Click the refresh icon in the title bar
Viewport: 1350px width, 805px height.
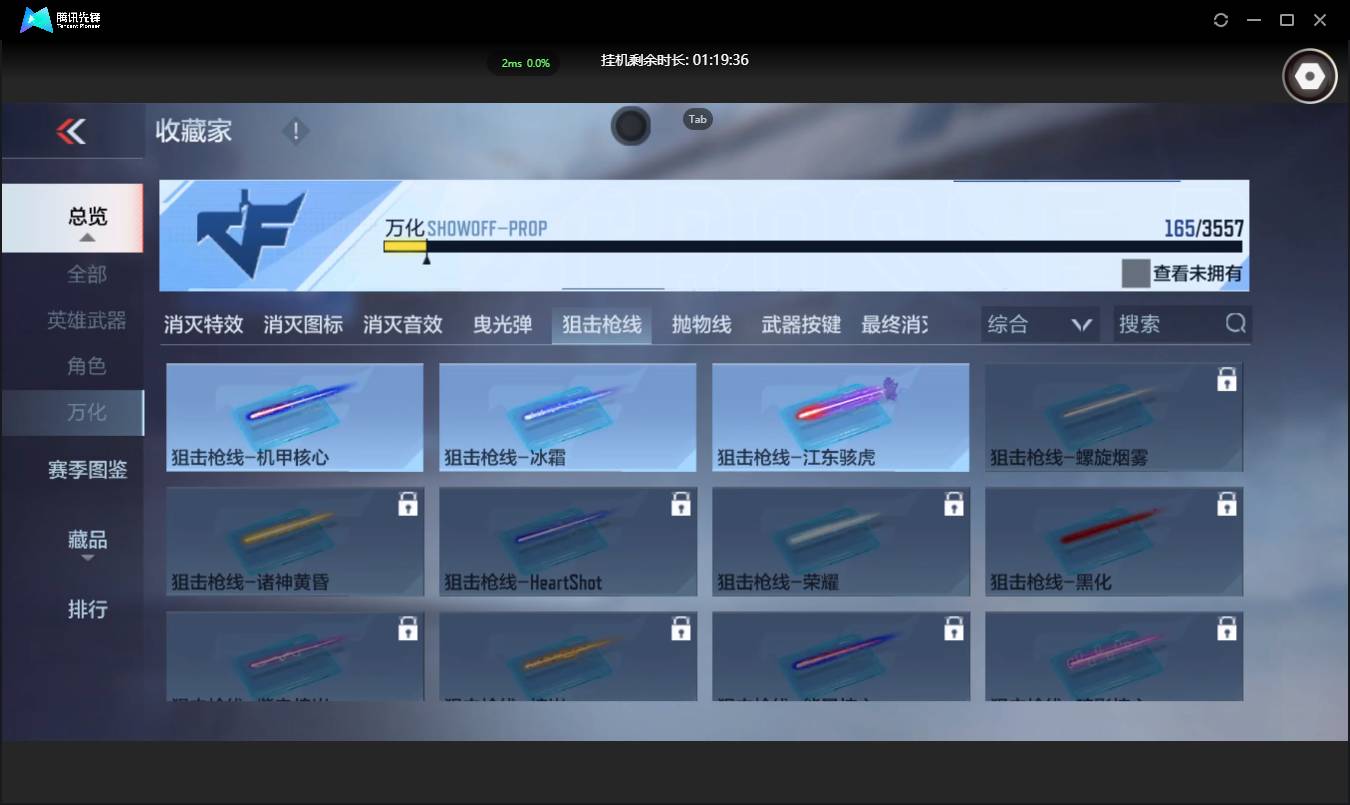click(1220, 19)
